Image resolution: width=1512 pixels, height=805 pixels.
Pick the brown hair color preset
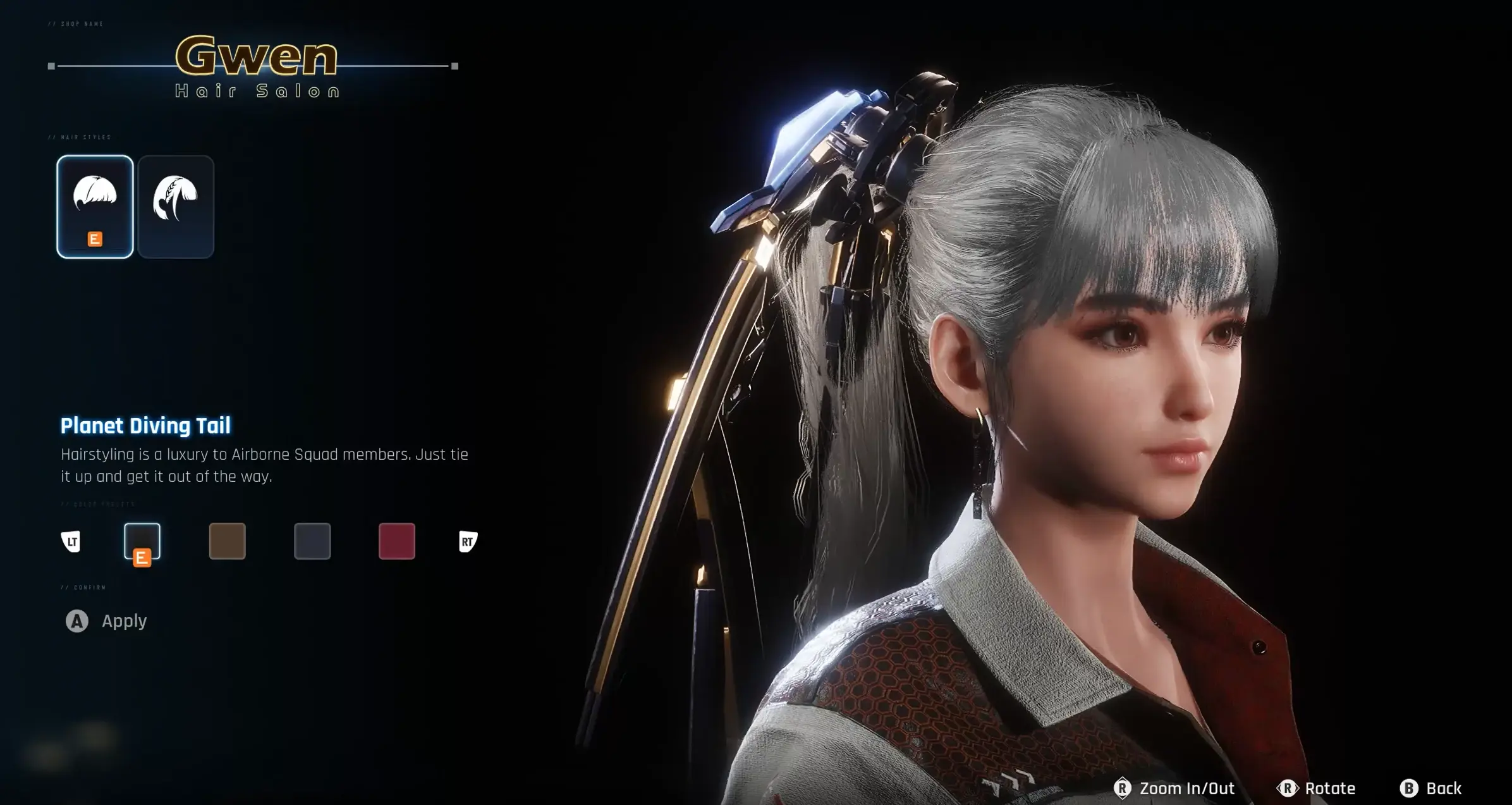coord(227,542)
